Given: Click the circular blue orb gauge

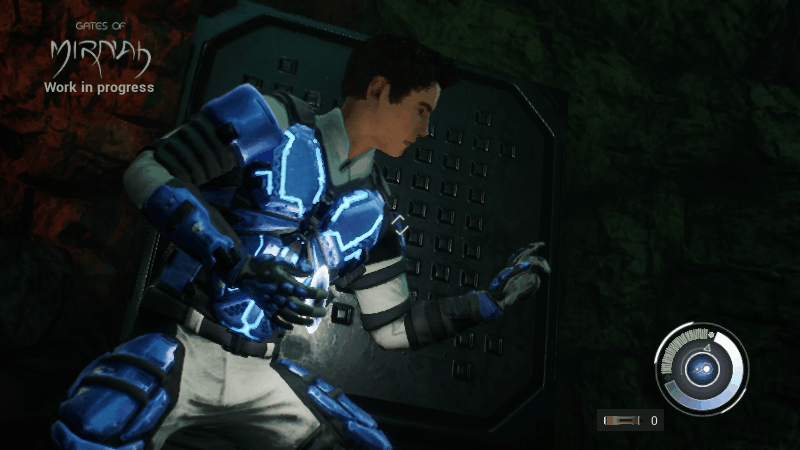Looking at the screenshot, I should (700, 370).
